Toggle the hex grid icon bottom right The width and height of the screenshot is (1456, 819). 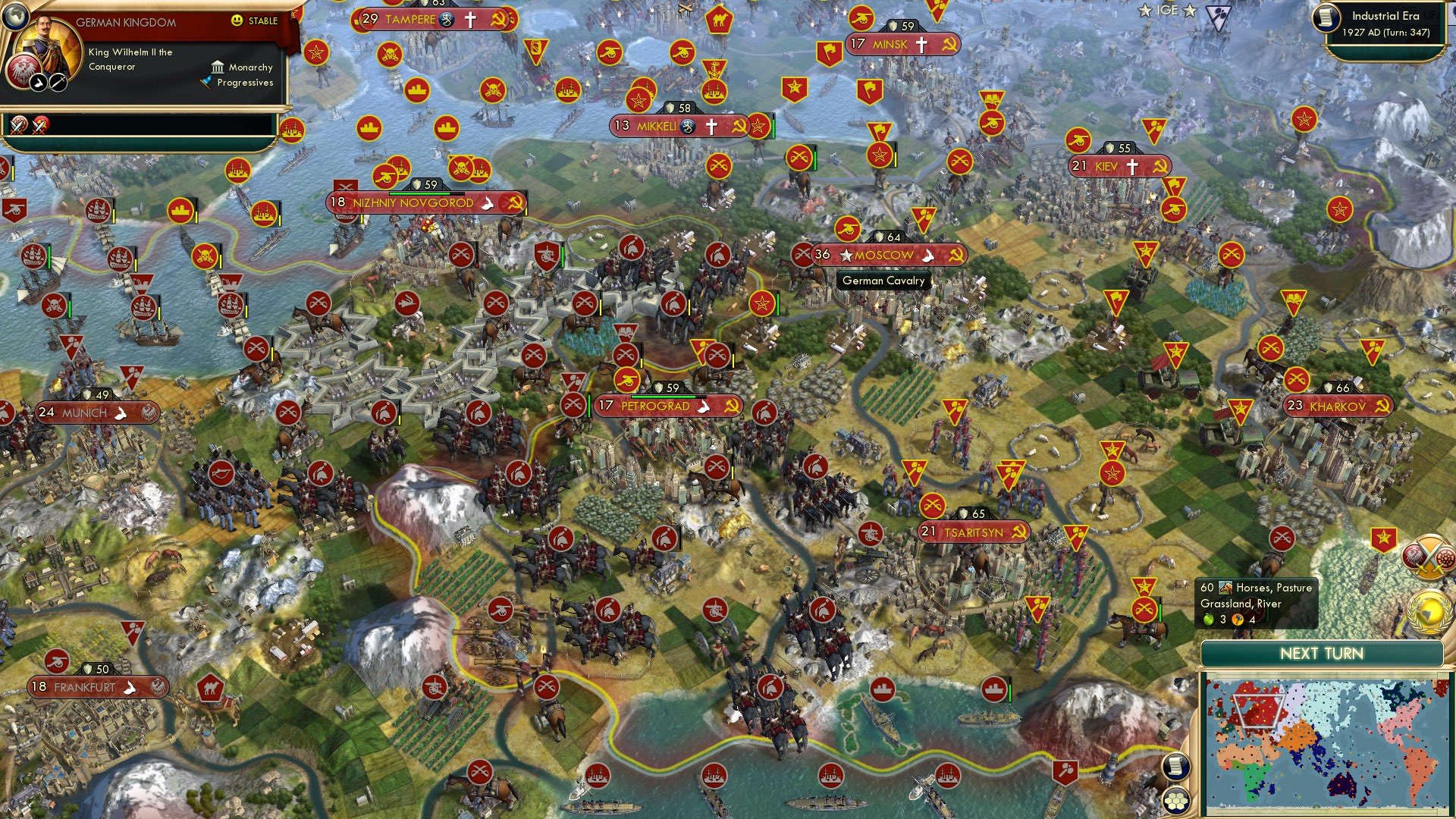tap(1176, 801)
